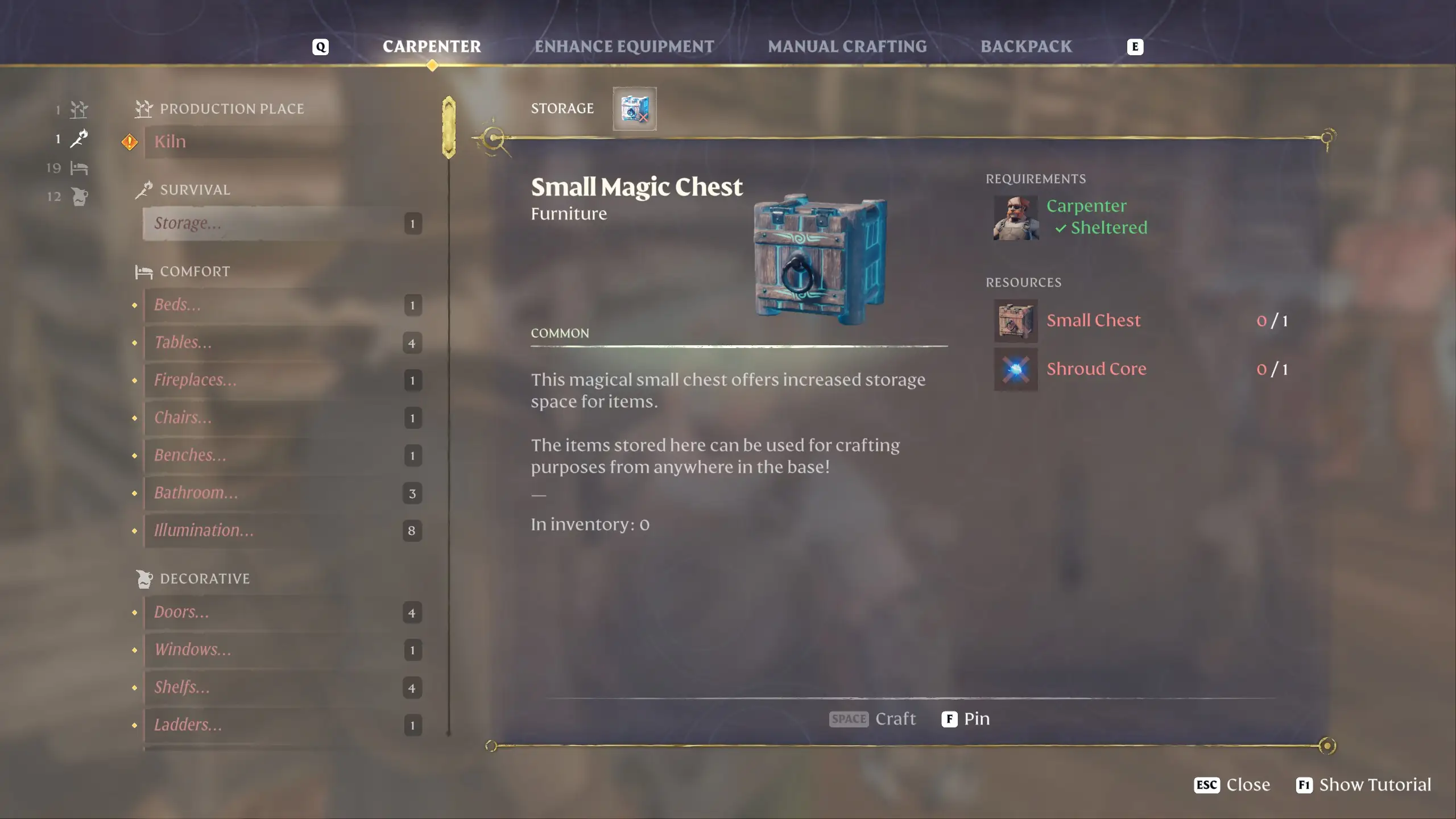The image size is (1456, 819).
Task: Open the Manual Crafting tab
Action: [x=847, y=47]
